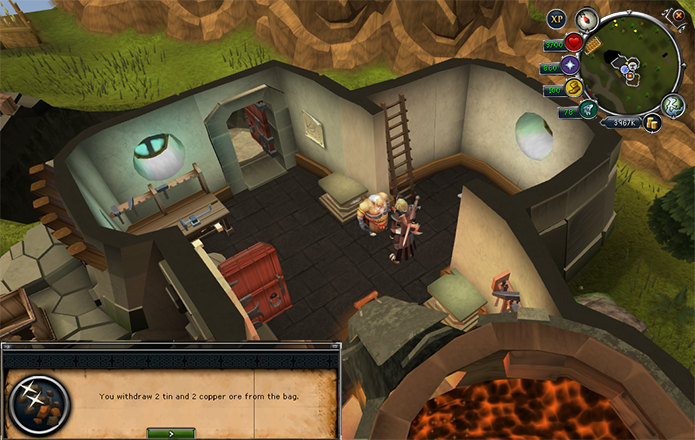The width and height of the screenshot is (695, 440).
Task: Click the red X logout button
Action: pyautogui.click(x=679, y=15)
